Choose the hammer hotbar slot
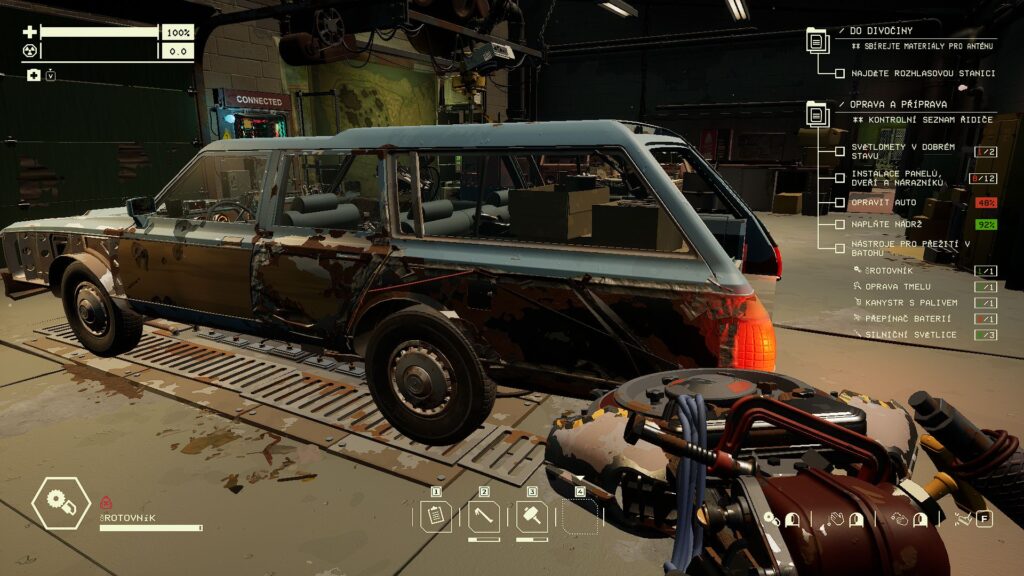The height and width of the screenshot is (576, 1024). [x=532, y=516]
